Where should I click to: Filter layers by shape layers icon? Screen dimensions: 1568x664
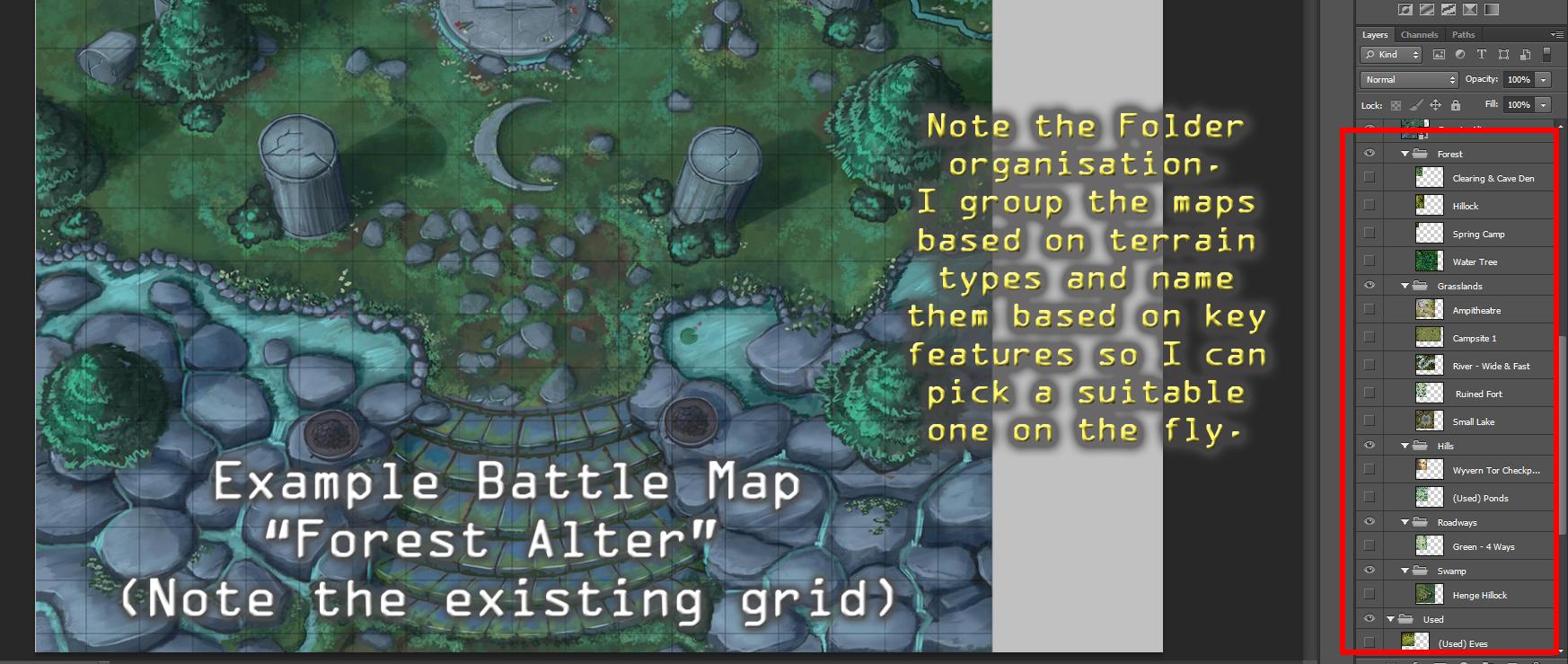click(x=1505, y=55)
